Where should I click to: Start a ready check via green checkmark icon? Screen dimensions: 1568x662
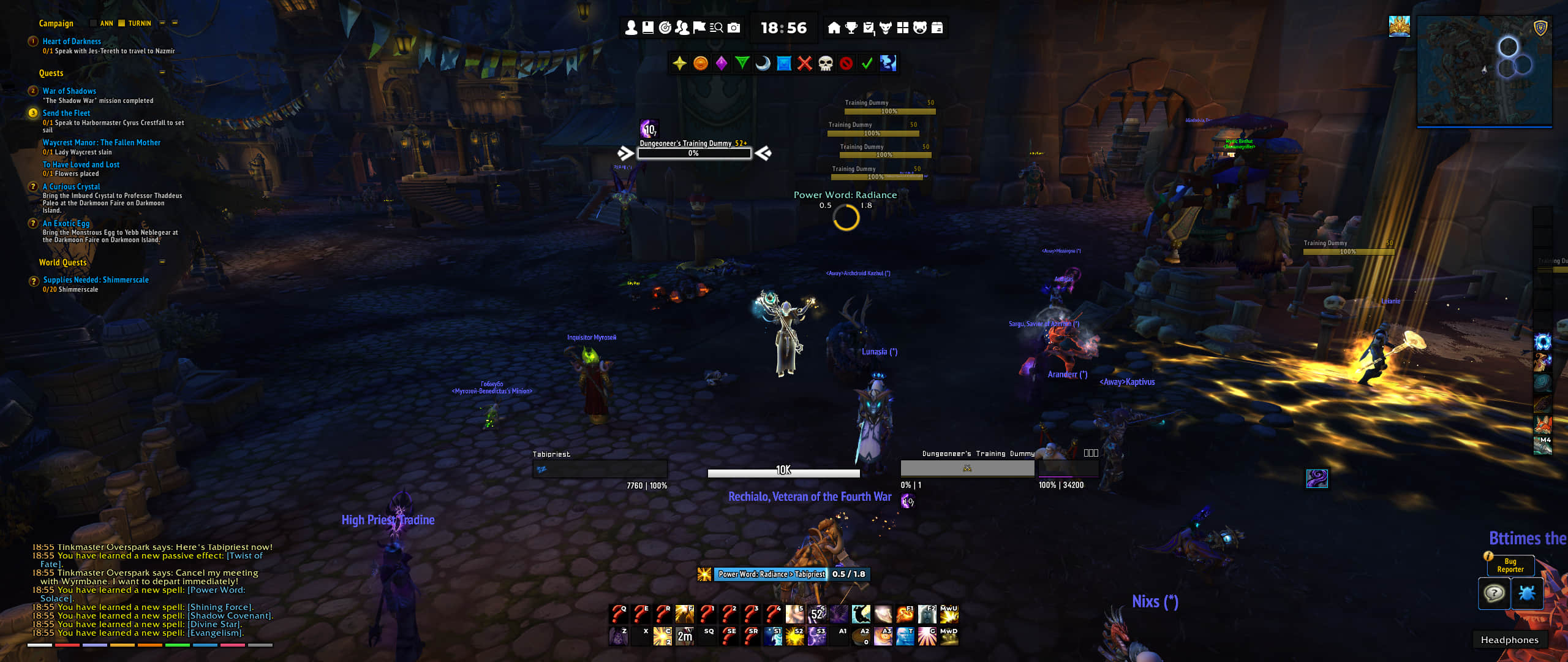point(866,63)
